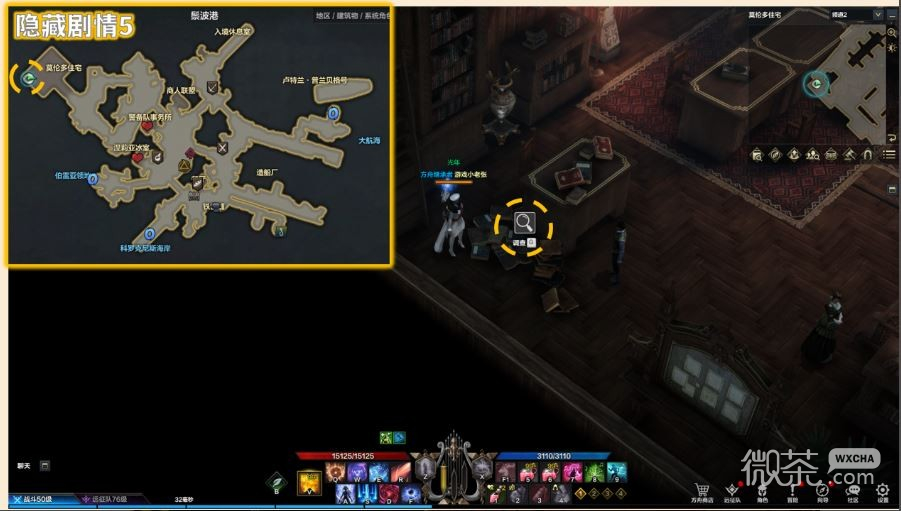
Task: Open the 向导 guide compass menu
Action: (x=822, y=490)
